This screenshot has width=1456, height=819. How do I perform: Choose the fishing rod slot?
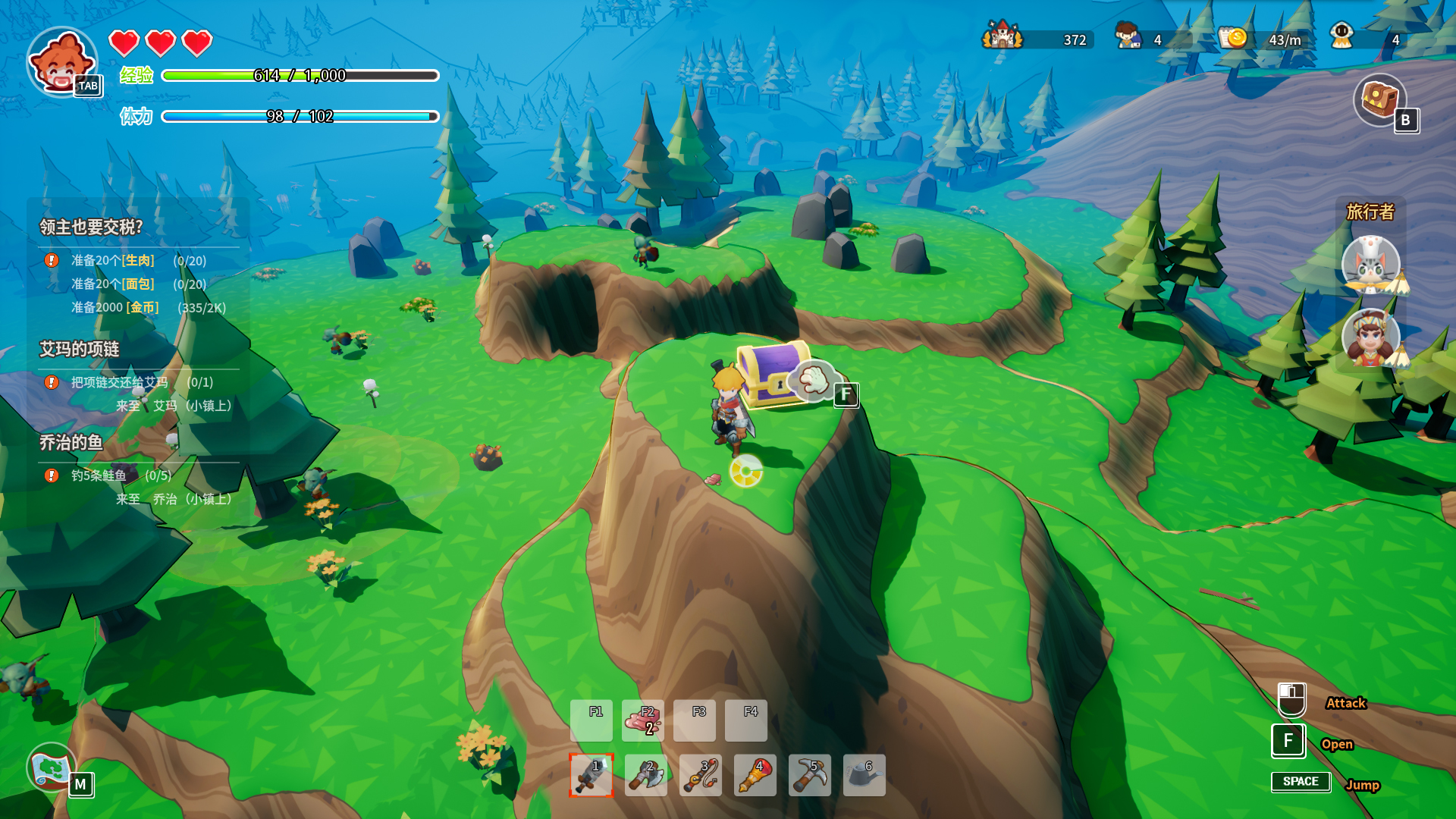pos(701,775)
